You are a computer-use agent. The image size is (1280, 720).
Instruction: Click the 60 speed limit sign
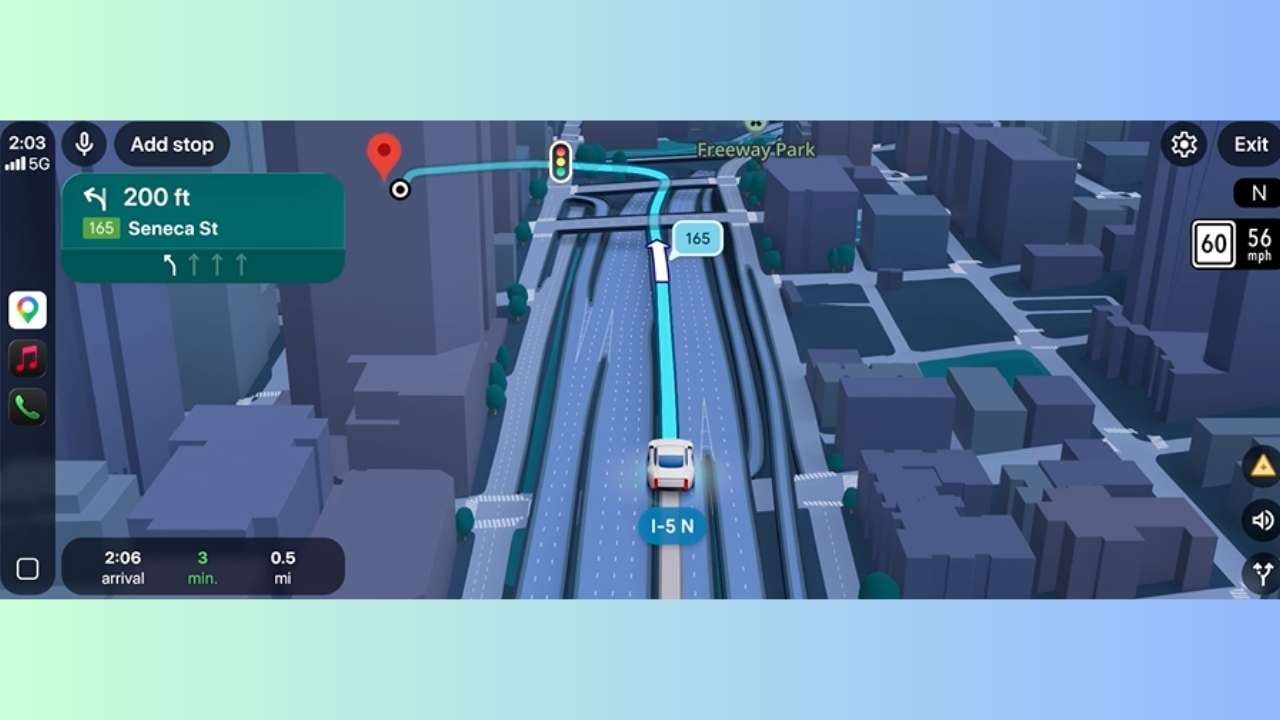(x=1212, y=245)
